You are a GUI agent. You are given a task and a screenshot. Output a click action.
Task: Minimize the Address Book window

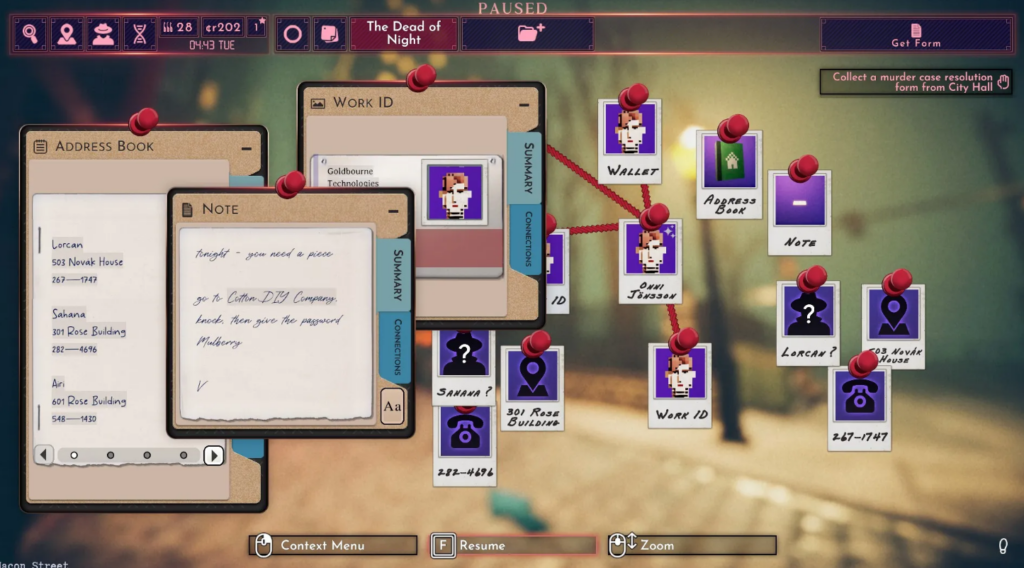(x=246, y=147)
